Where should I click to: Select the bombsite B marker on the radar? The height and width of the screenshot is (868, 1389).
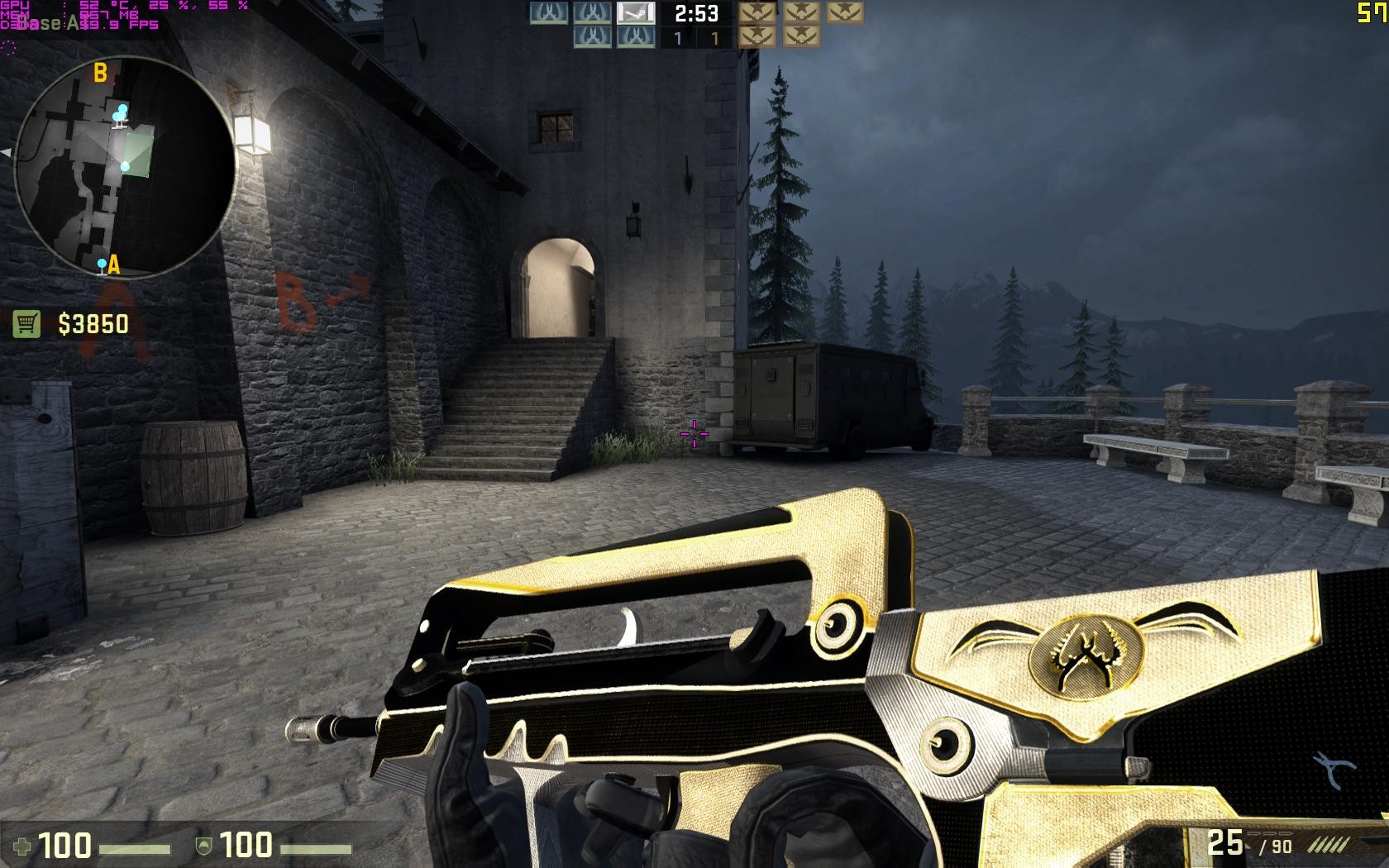[x=101, y=73]
